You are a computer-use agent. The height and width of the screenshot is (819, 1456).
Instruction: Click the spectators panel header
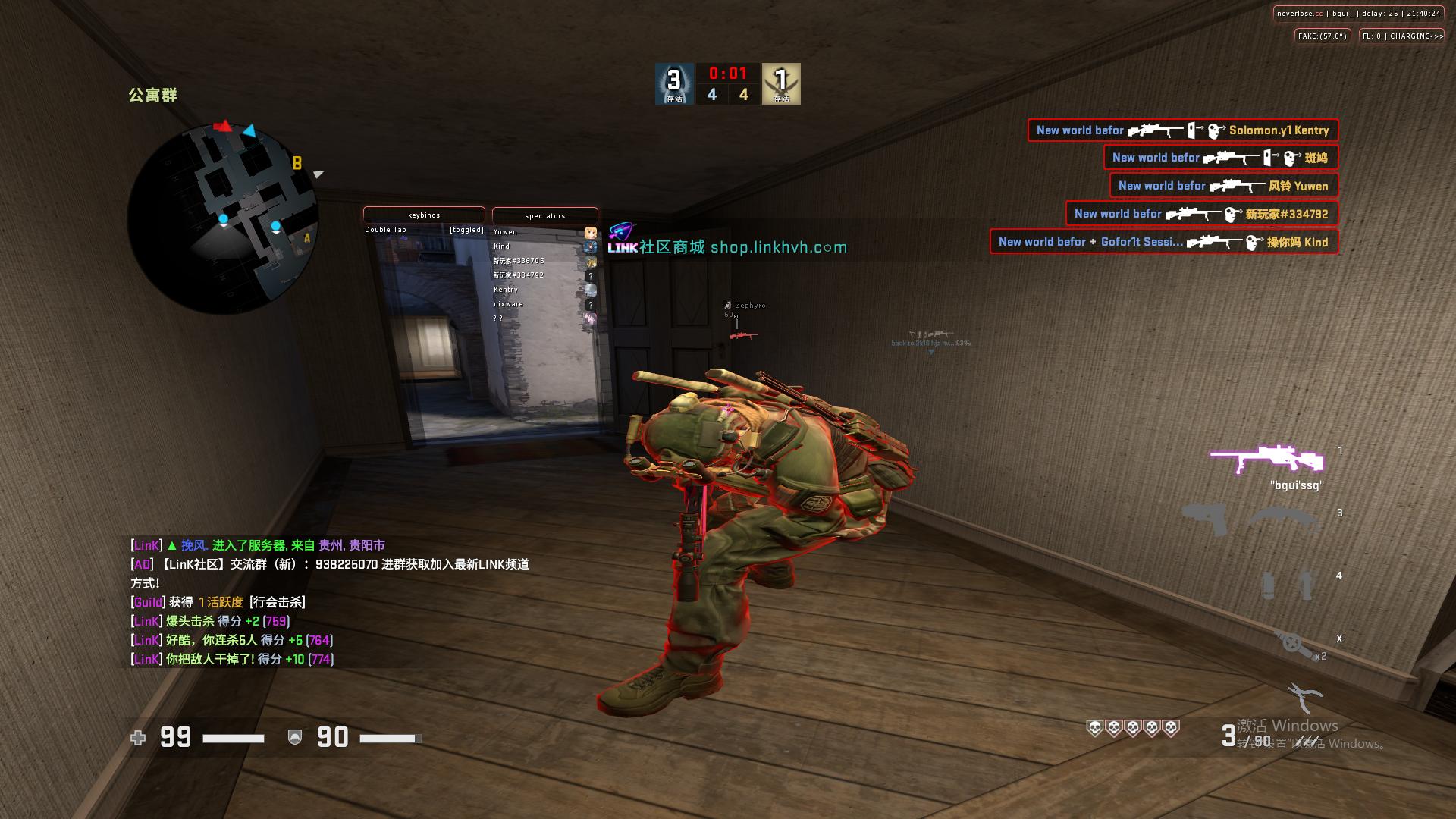[544, 216]
